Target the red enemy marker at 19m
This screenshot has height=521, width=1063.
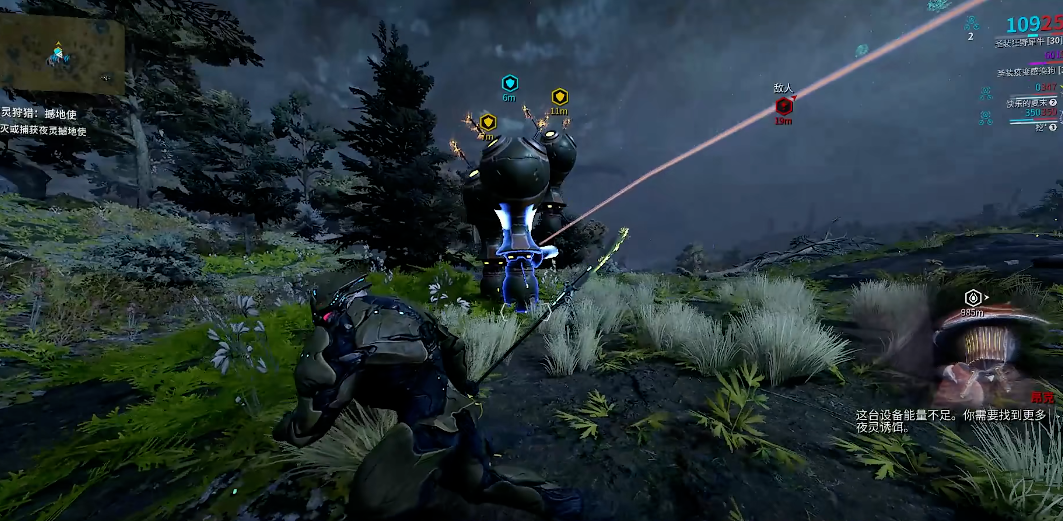tap(784, 105)
